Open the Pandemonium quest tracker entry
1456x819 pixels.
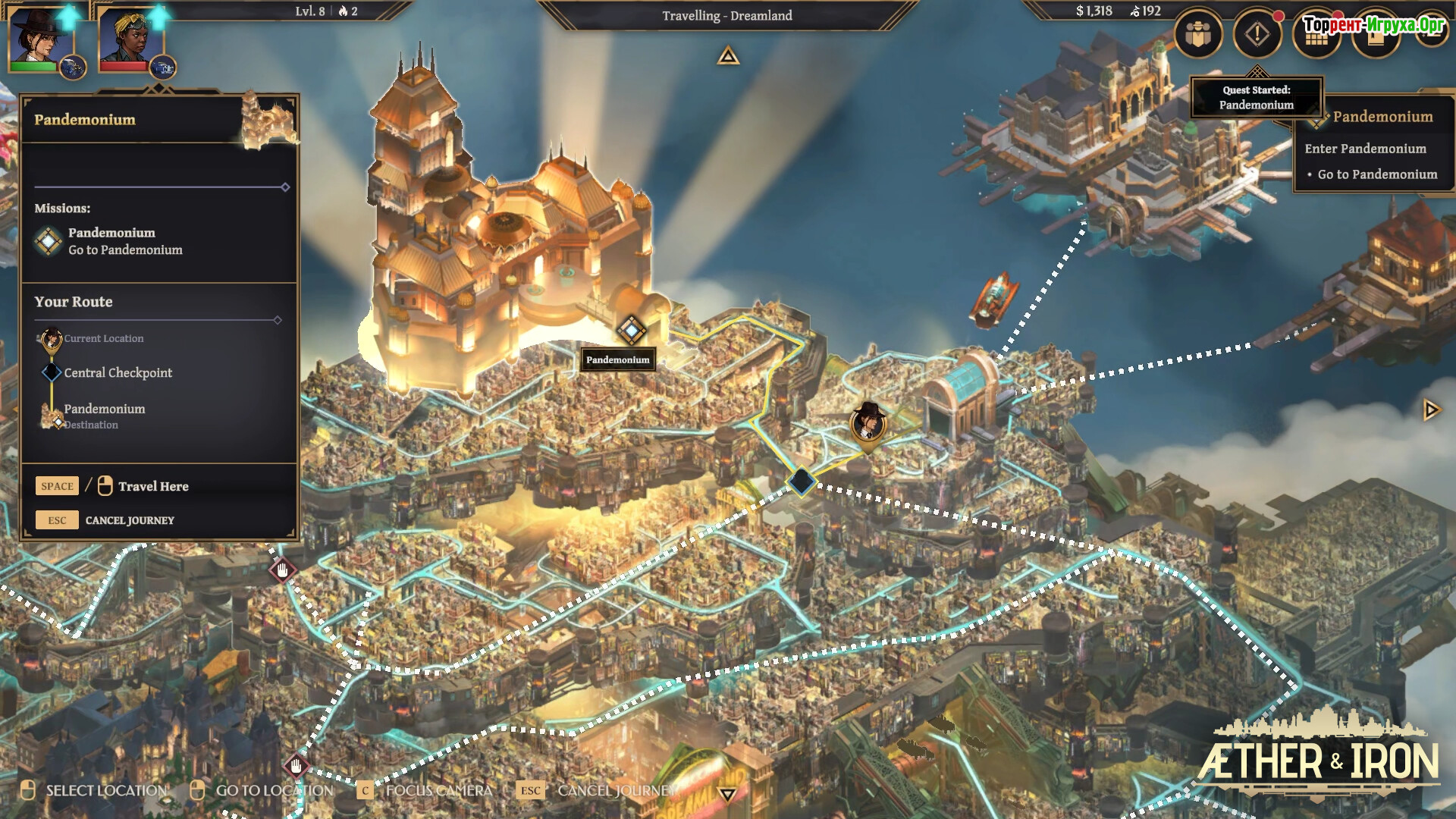1382,117
